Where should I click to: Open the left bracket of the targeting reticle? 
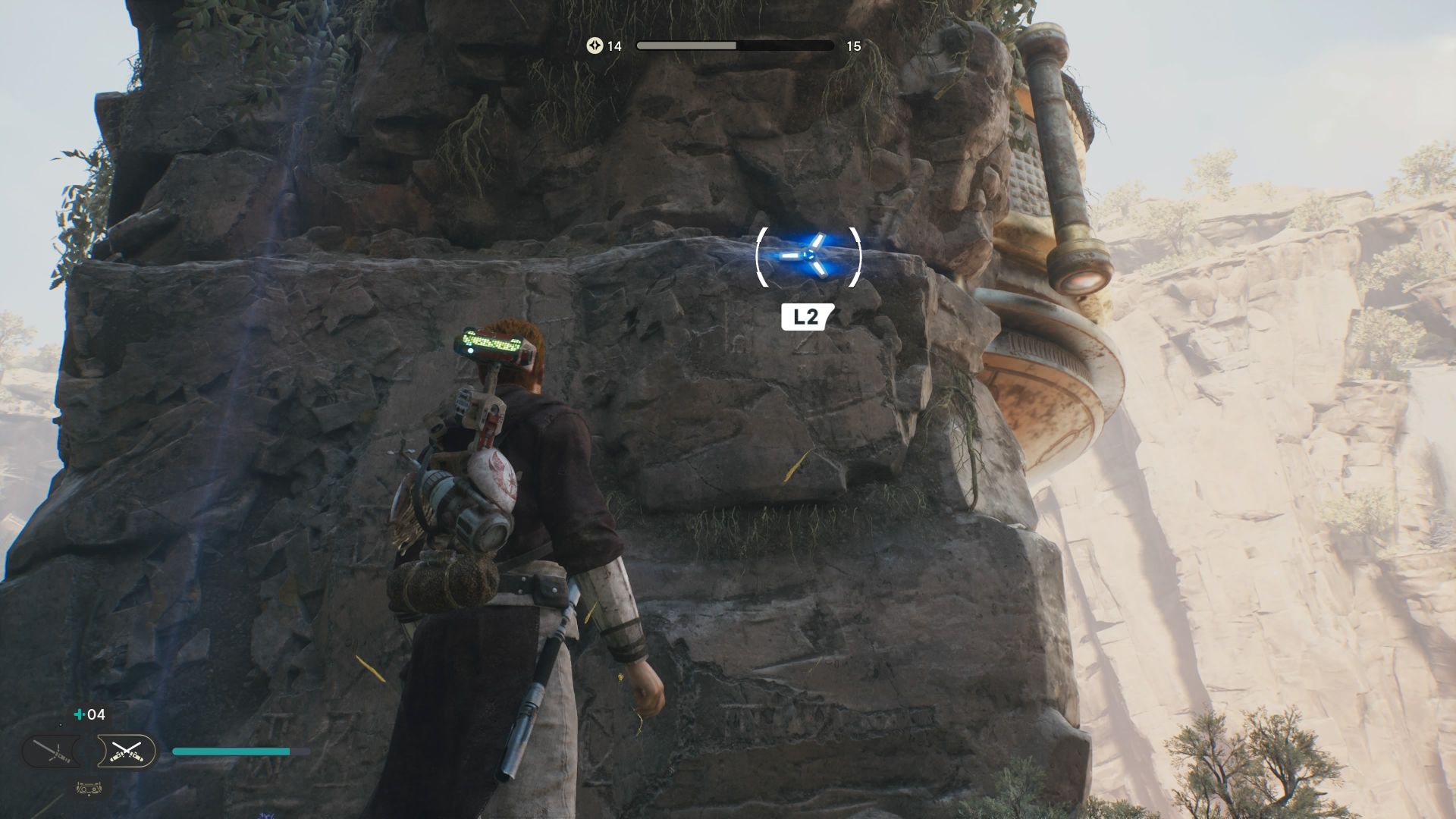pyautogui.click(x=760, y=258)
